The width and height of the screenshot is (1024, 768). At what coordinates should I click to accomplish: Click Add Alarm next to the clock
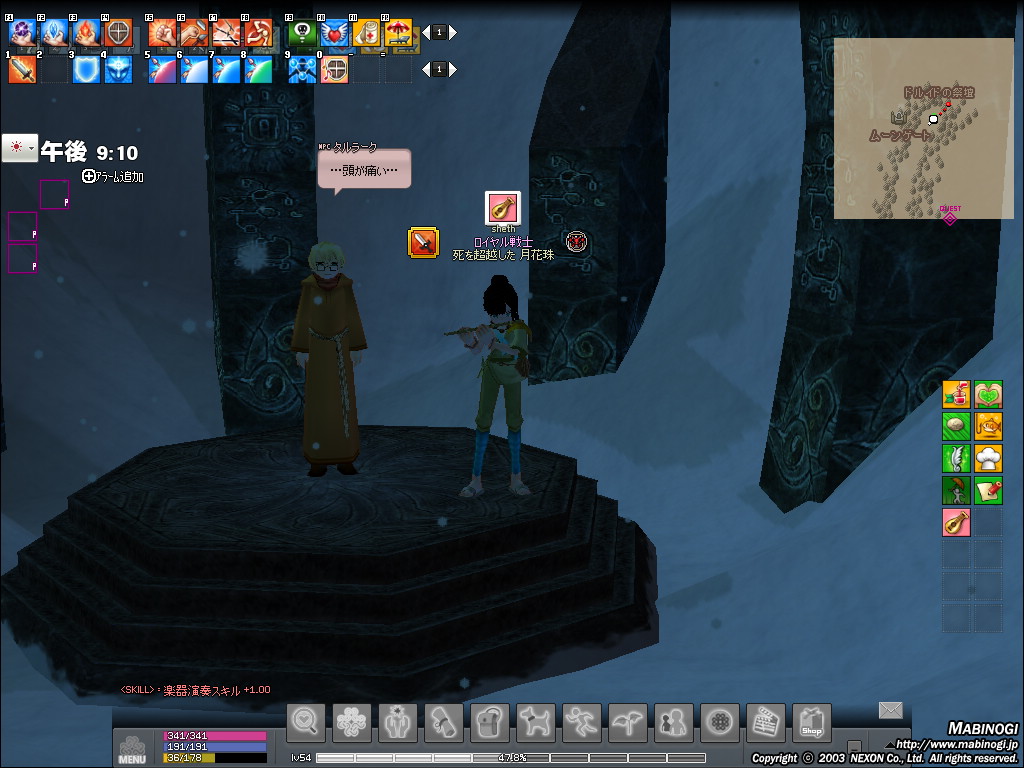(x=113, y=176)
